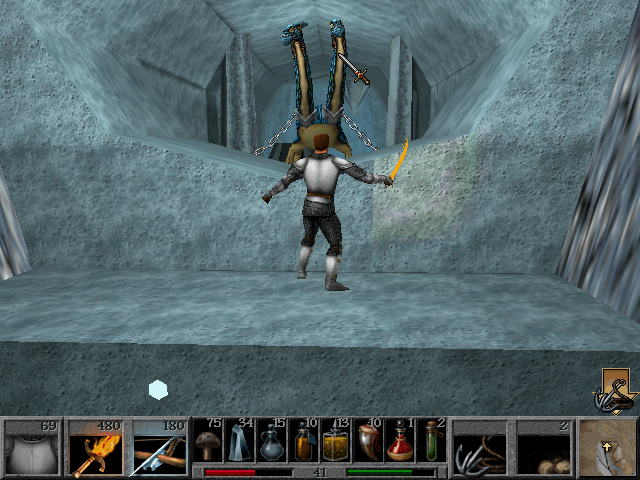Use the square yellow jar
The height and width of the screenshot is (480, 640).
coord(335,441)
